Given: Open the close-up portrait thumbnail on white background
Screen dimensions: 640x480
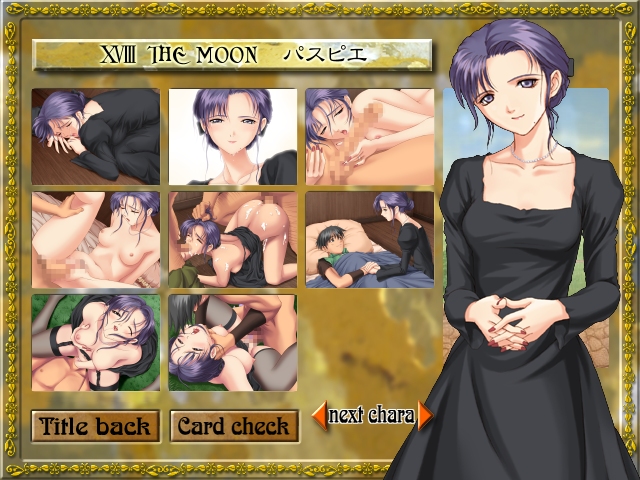Looking at the screenshot, I should pyautogui.click(x=232, y=136).
